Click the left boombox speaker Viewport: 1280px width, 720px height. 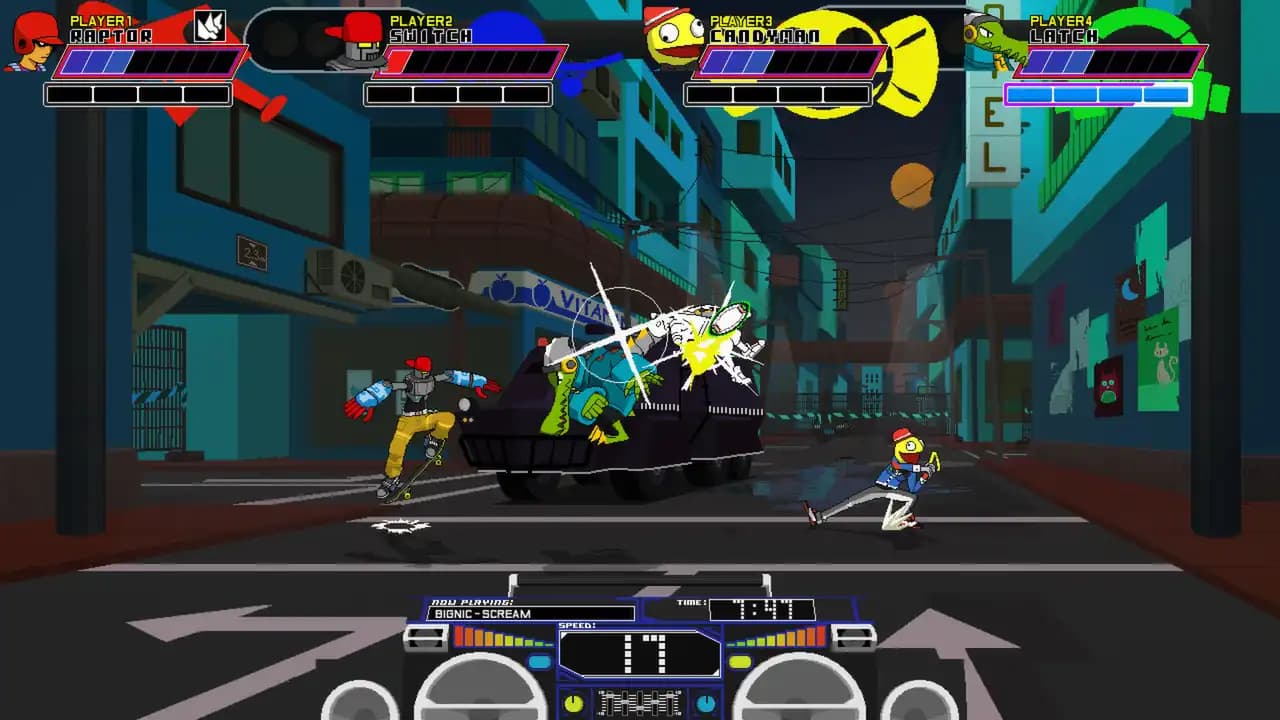point(480,700)
